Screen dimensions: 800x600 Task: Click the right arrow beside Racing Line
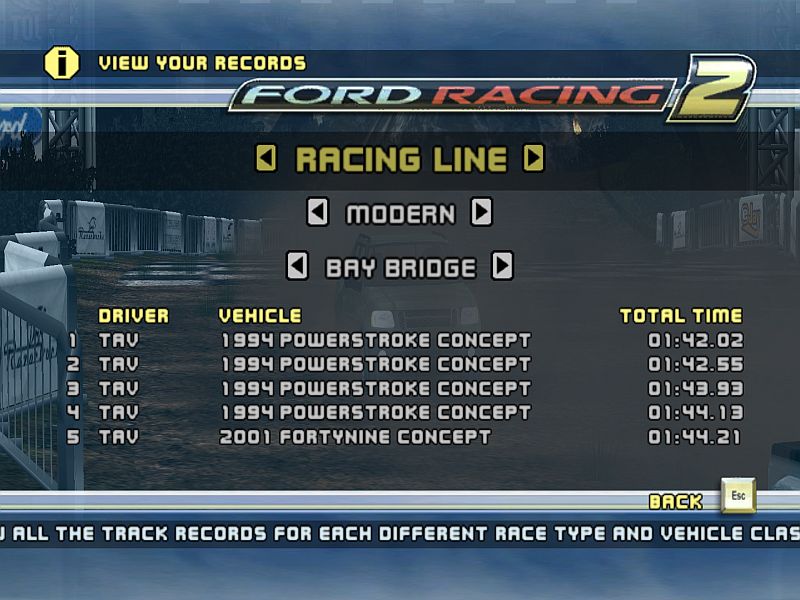(534, 159)
